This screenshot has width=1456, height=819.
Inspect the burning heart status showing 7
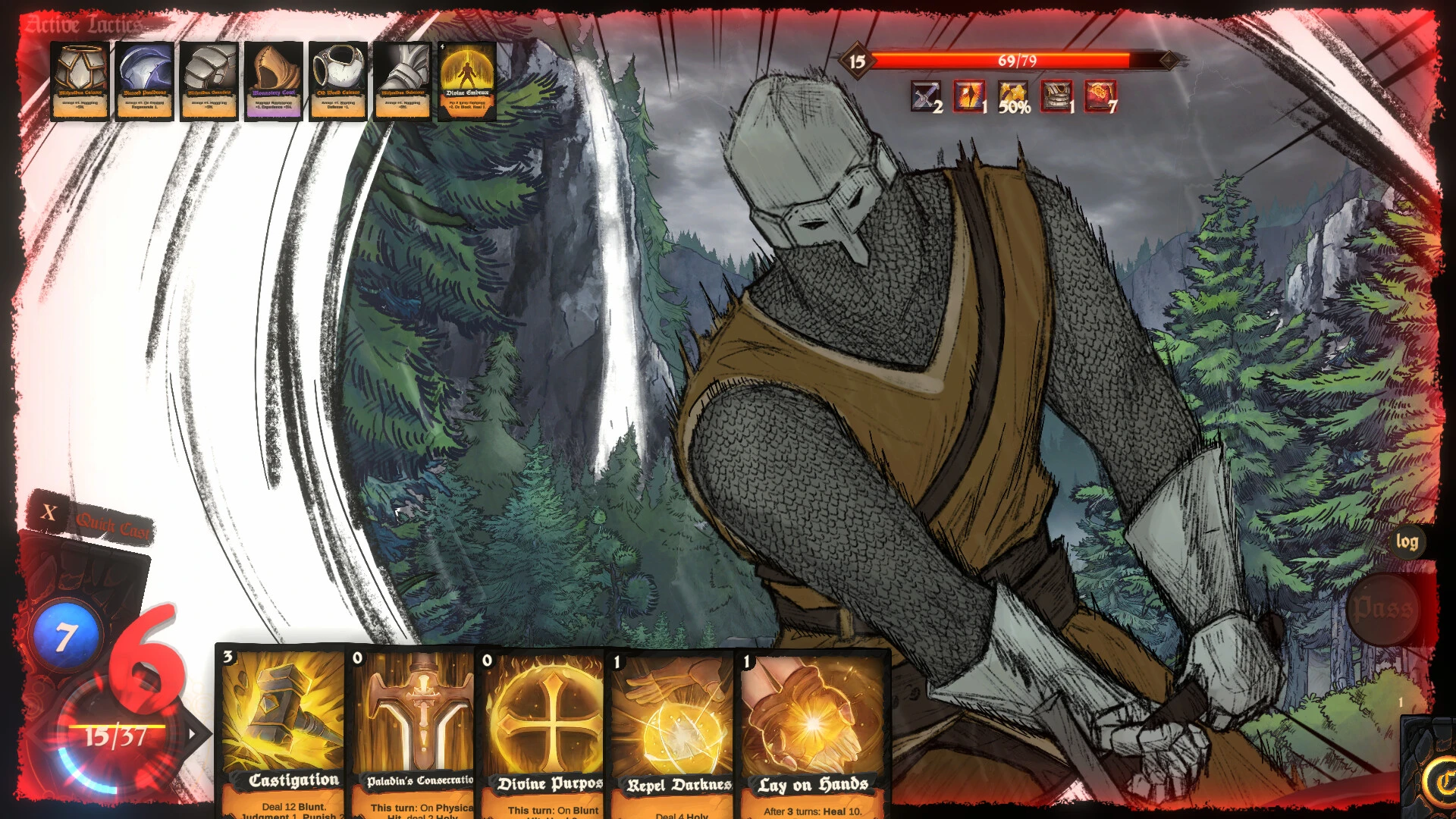[1102, 96]
